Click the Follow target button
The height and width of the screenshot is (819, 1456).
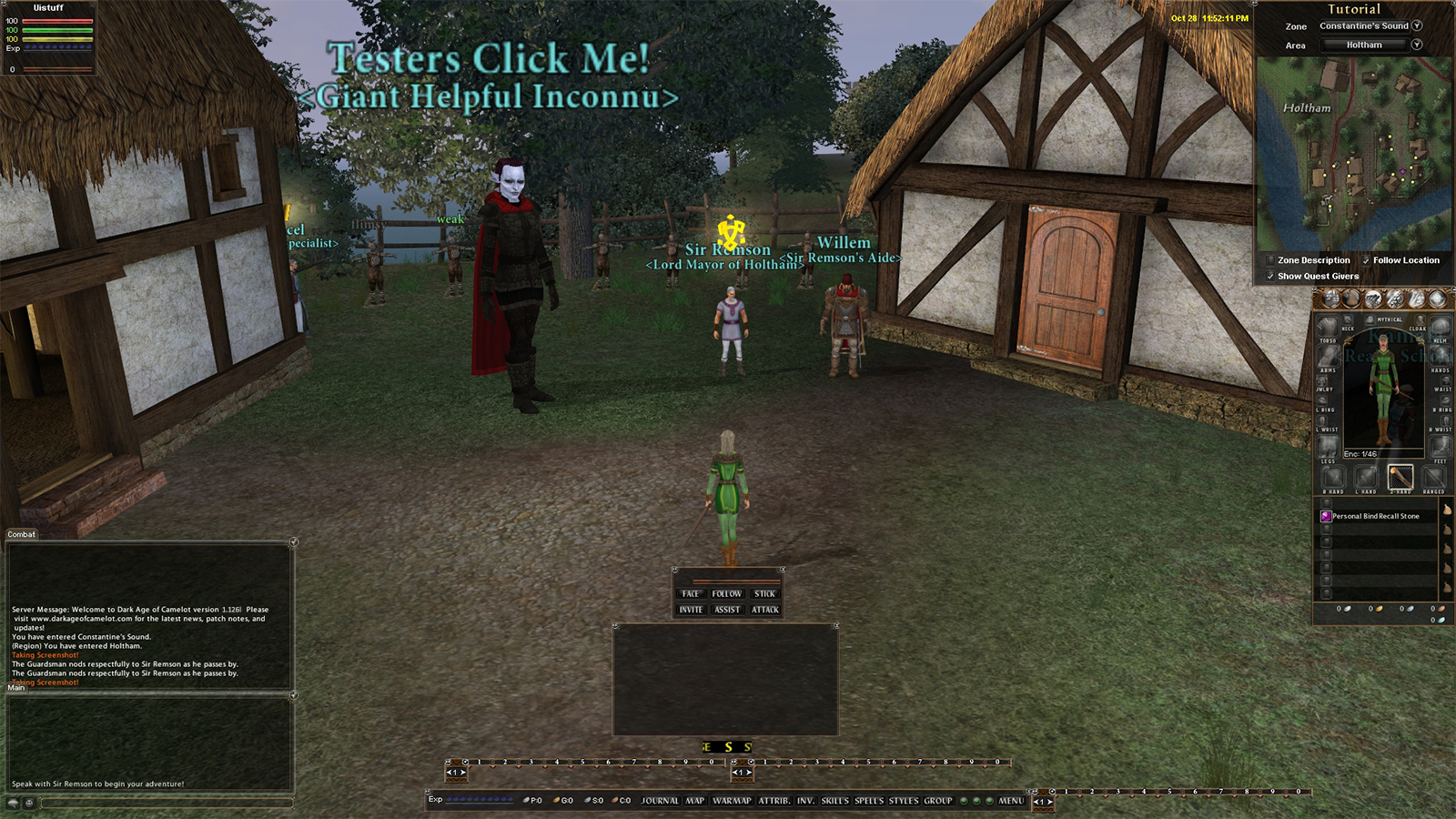tap(727, 593)
